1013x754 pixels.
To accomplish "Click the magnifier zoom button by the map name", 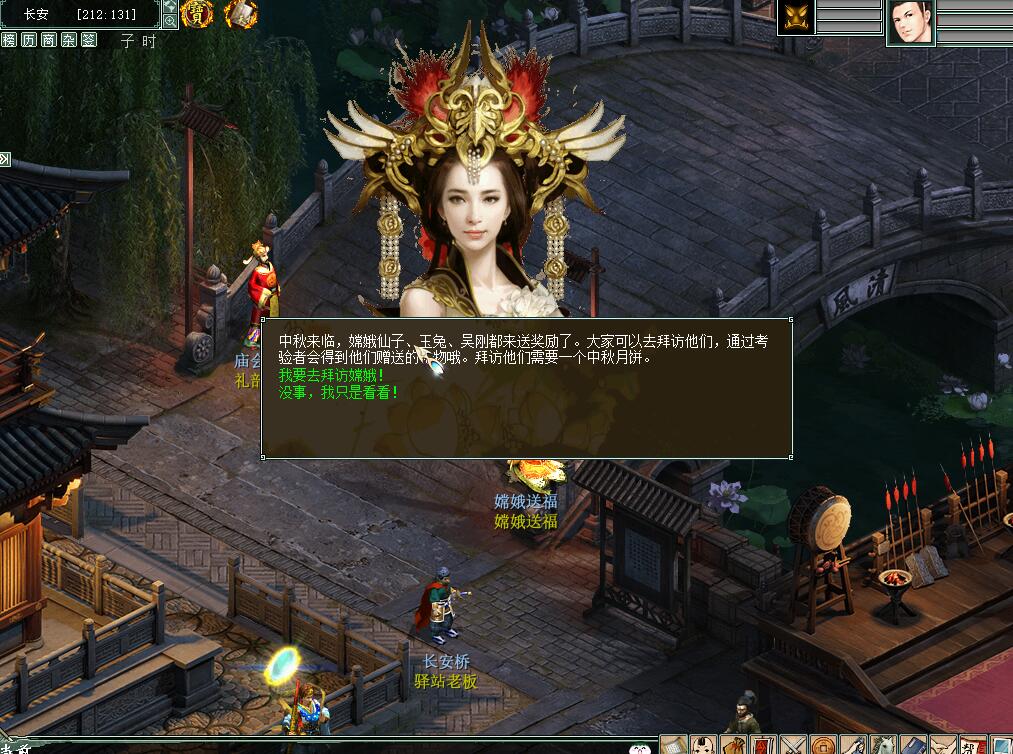I will pos(170,21).
